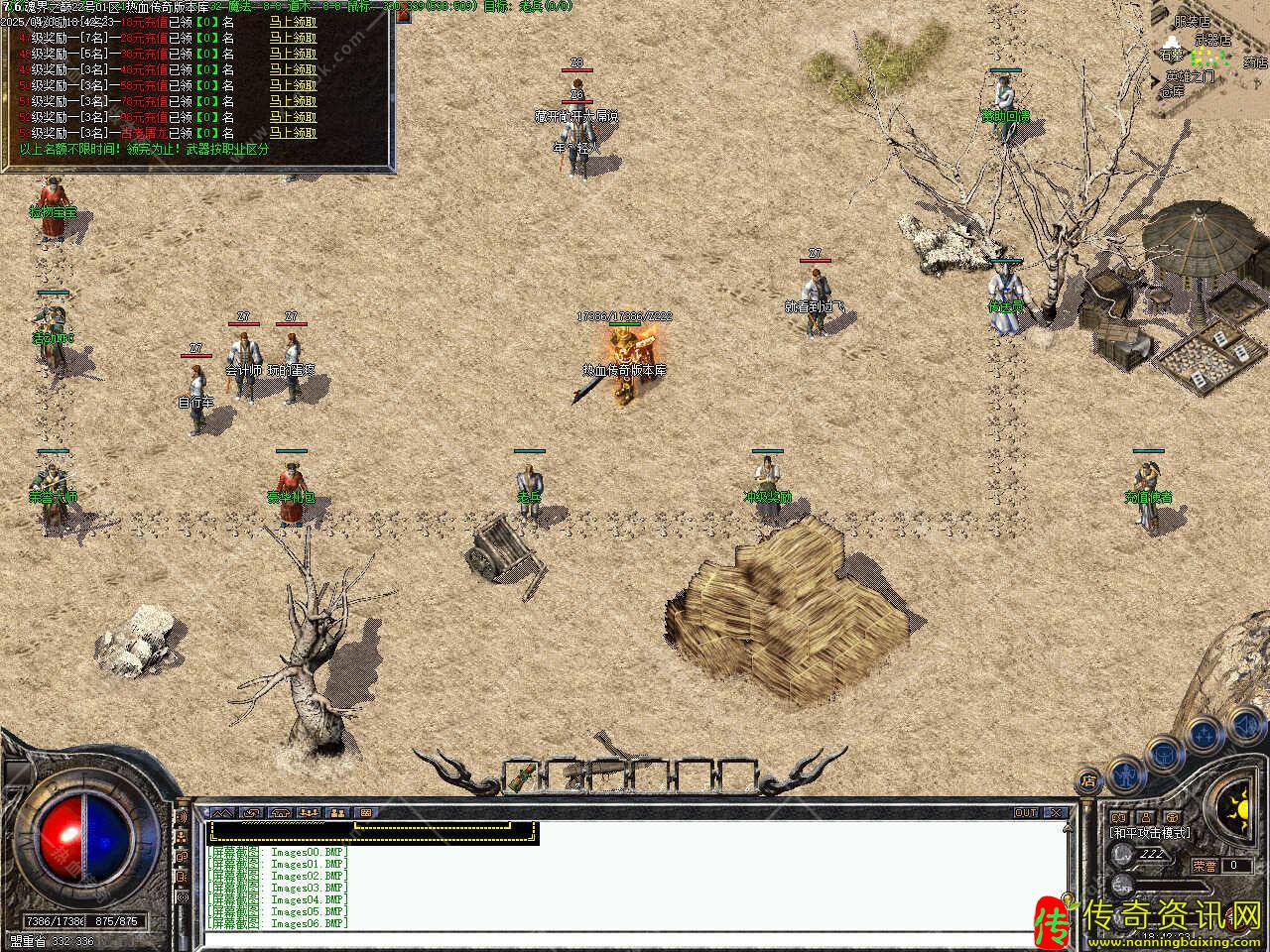Open the 荣誉 honor button
The image size is (1270, 952).
click(x=1205, y=866)
